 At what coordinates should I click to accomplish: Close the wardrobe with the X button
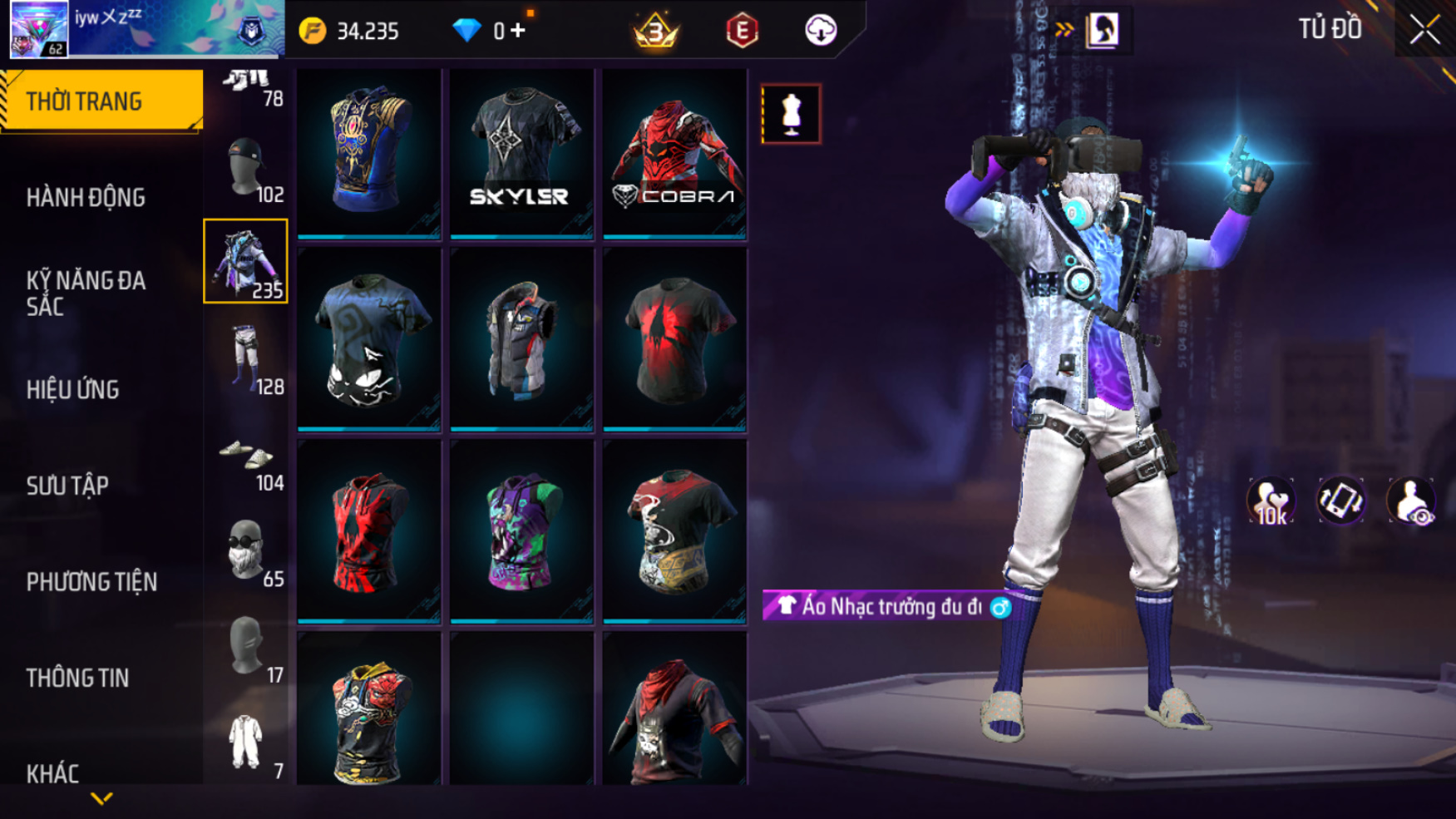[x=1424, y=31]
